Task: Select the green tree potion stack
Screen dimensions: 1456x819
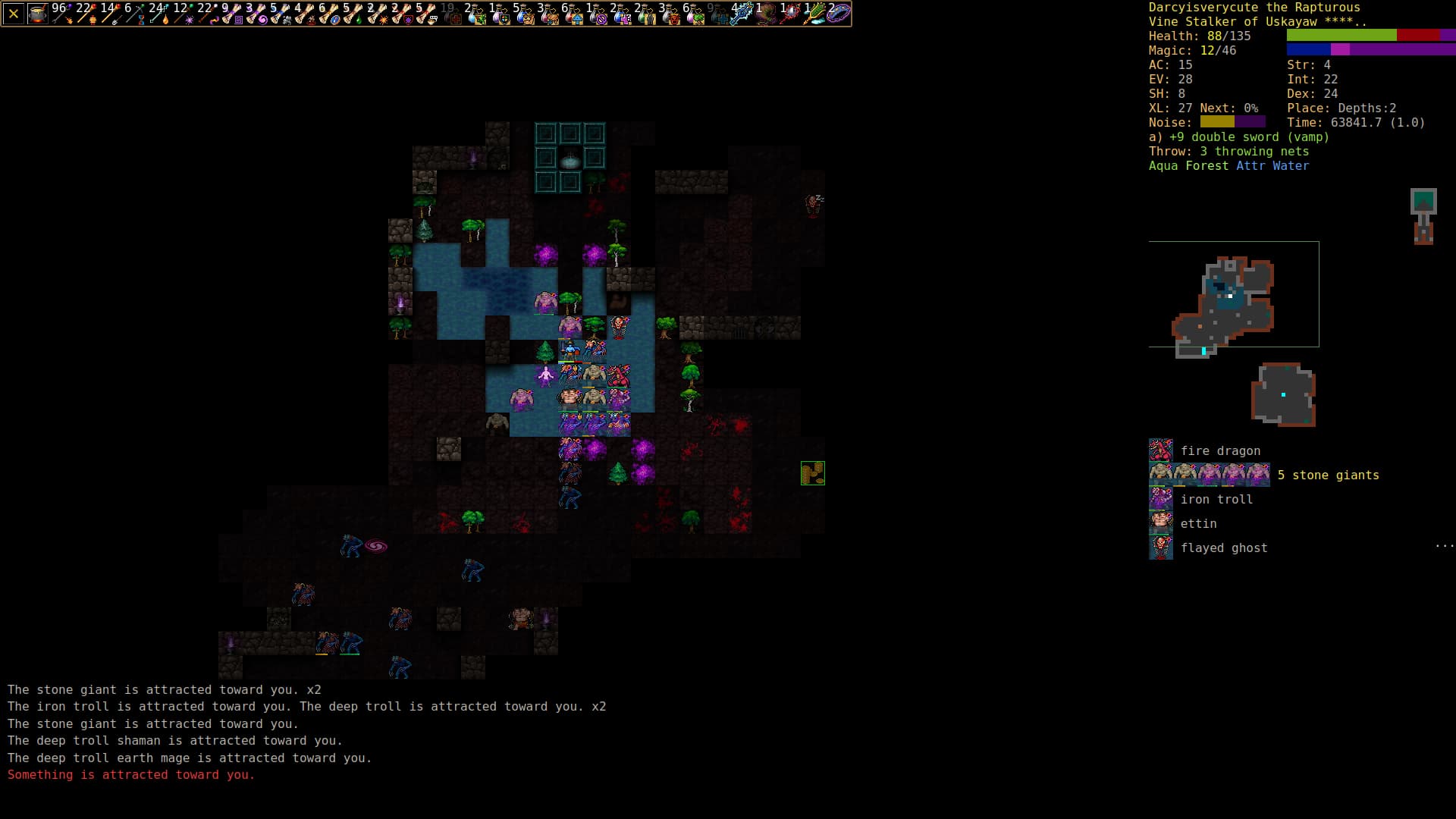Action: [692, 14]
